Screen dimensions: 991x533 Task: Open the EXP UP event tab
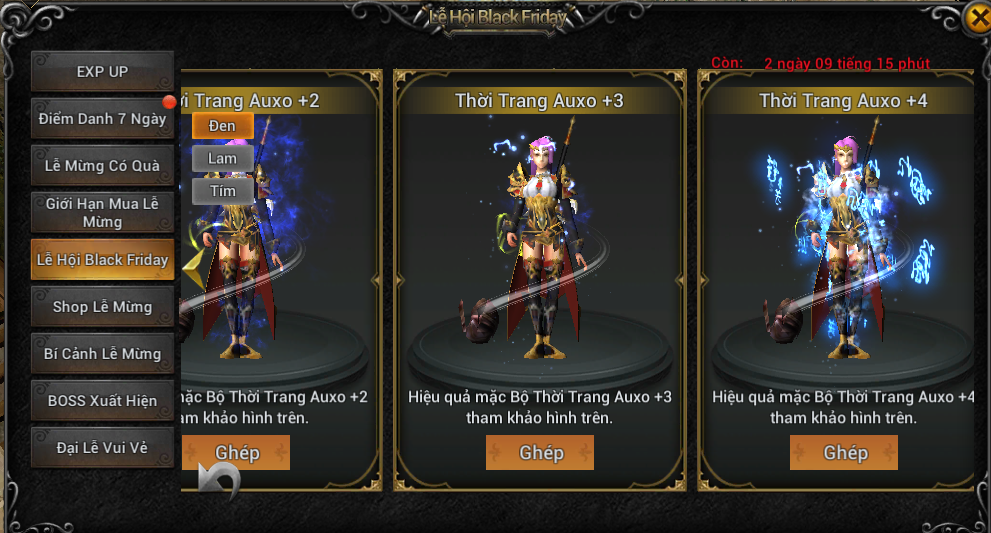tap(102, 72)
